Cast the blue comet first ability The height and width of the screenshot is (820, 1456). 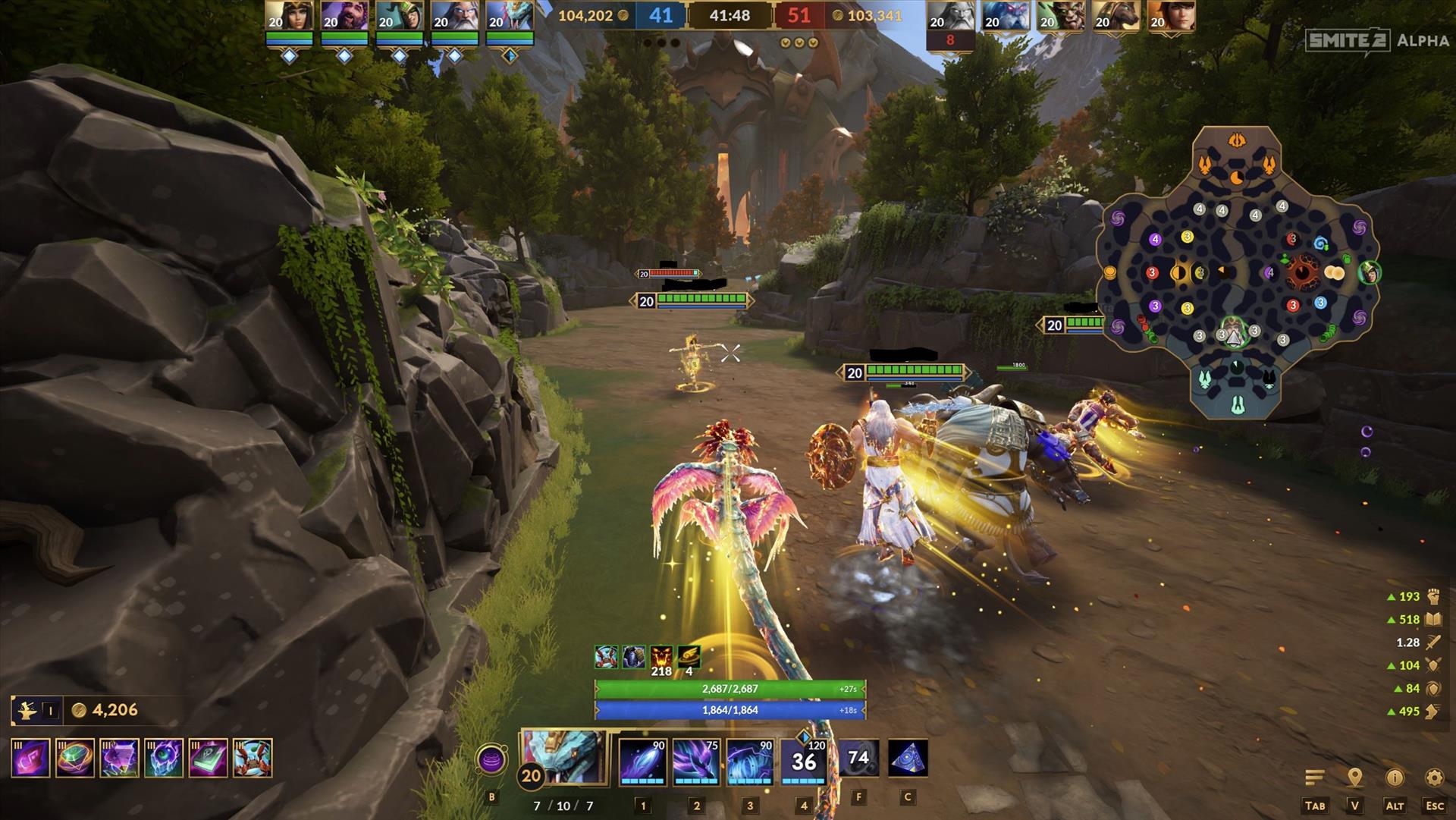(643, 760)
